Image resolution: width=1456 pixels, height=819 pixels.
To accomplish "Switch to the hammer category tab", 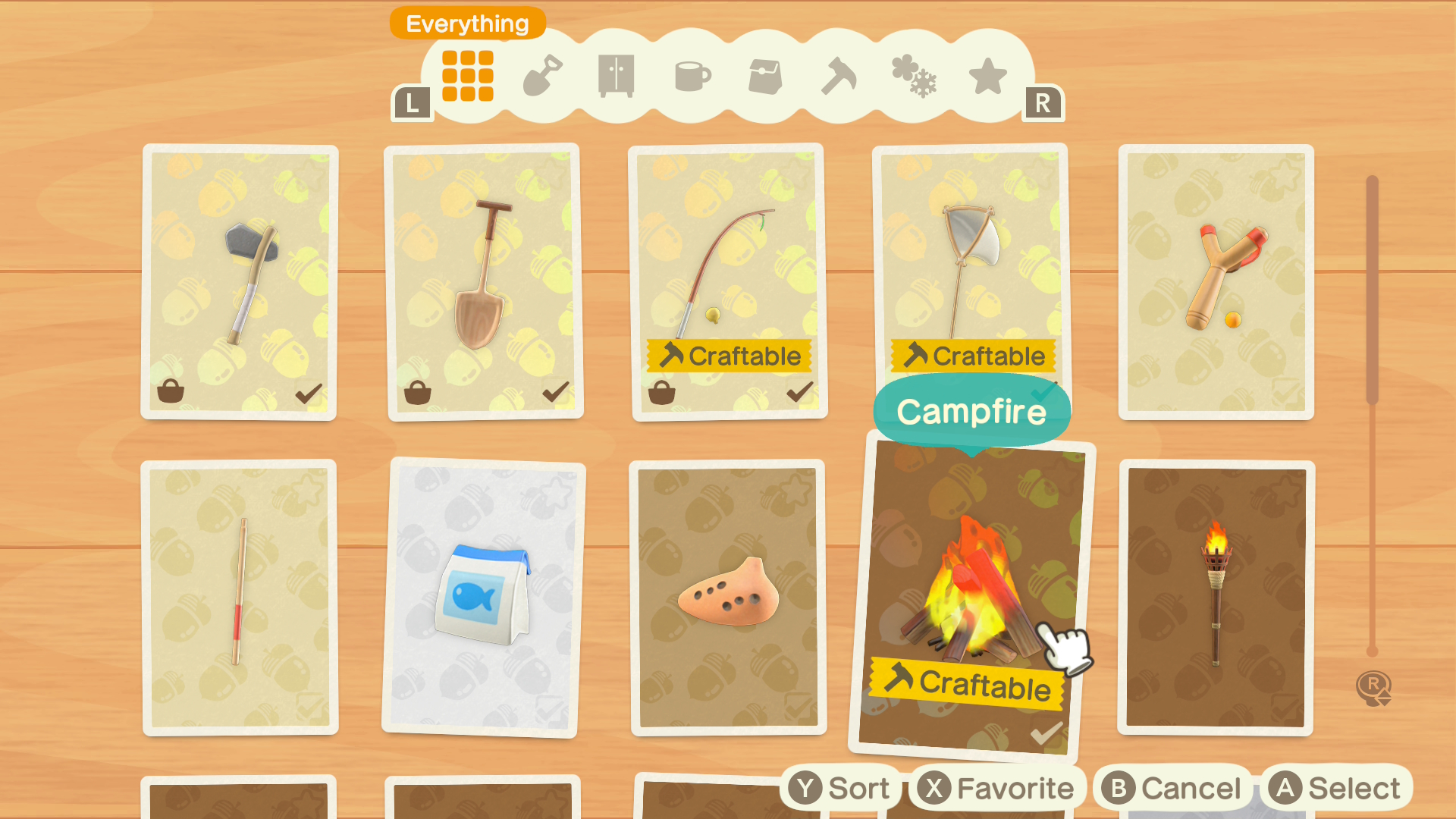I will point(839,76).
